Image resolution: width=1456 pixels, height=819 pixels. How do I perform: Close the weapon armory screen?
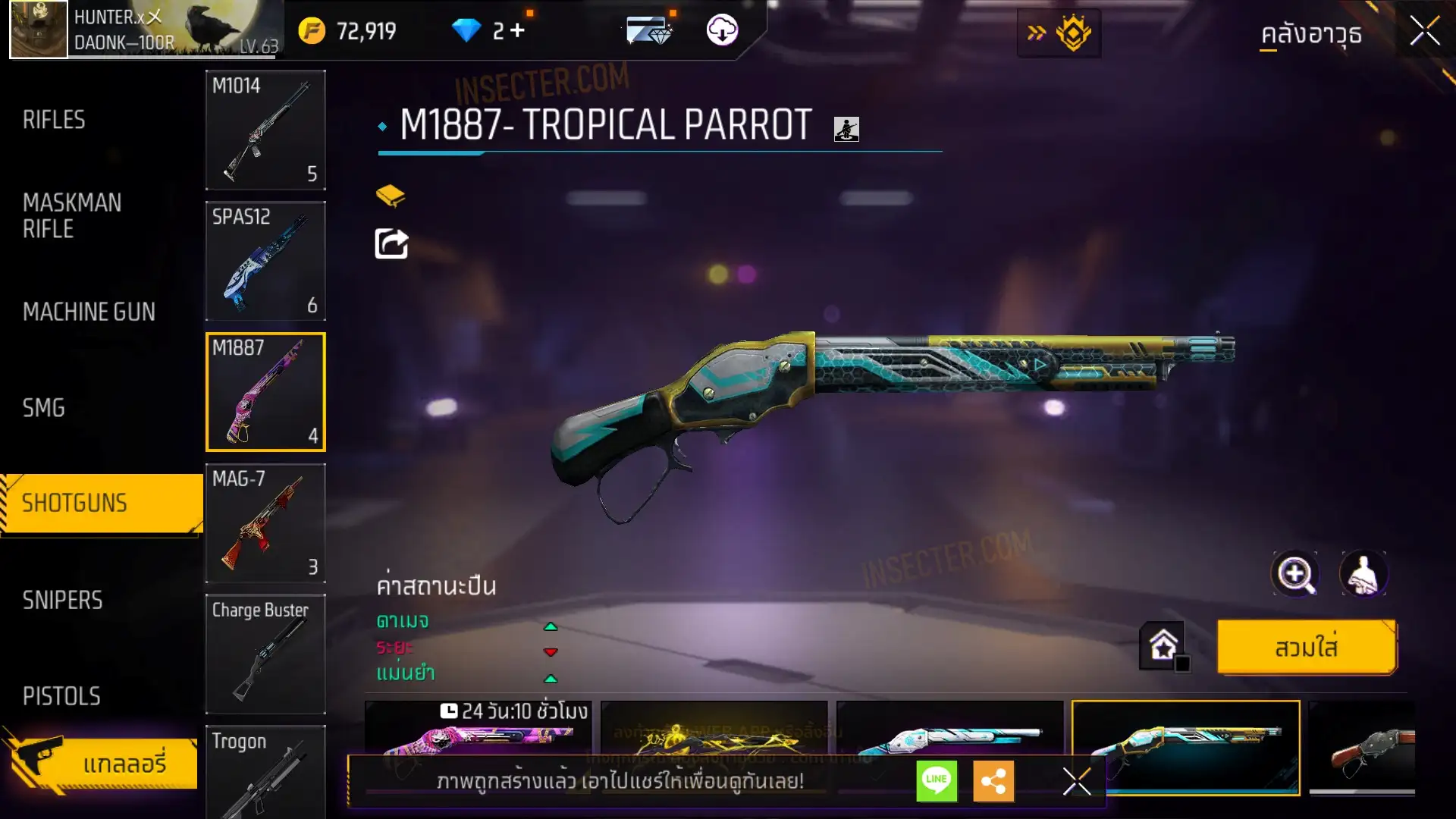[1424, 32]
